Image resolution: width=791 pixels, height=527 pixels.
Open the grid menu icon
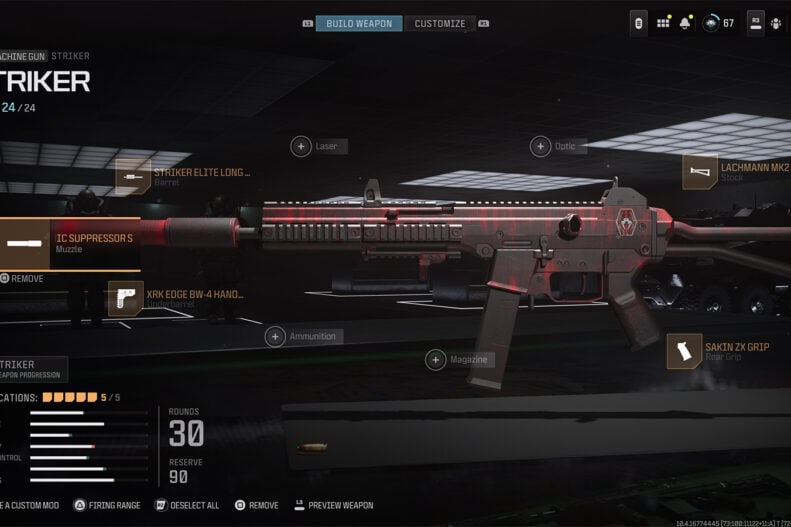pos(663,23)
